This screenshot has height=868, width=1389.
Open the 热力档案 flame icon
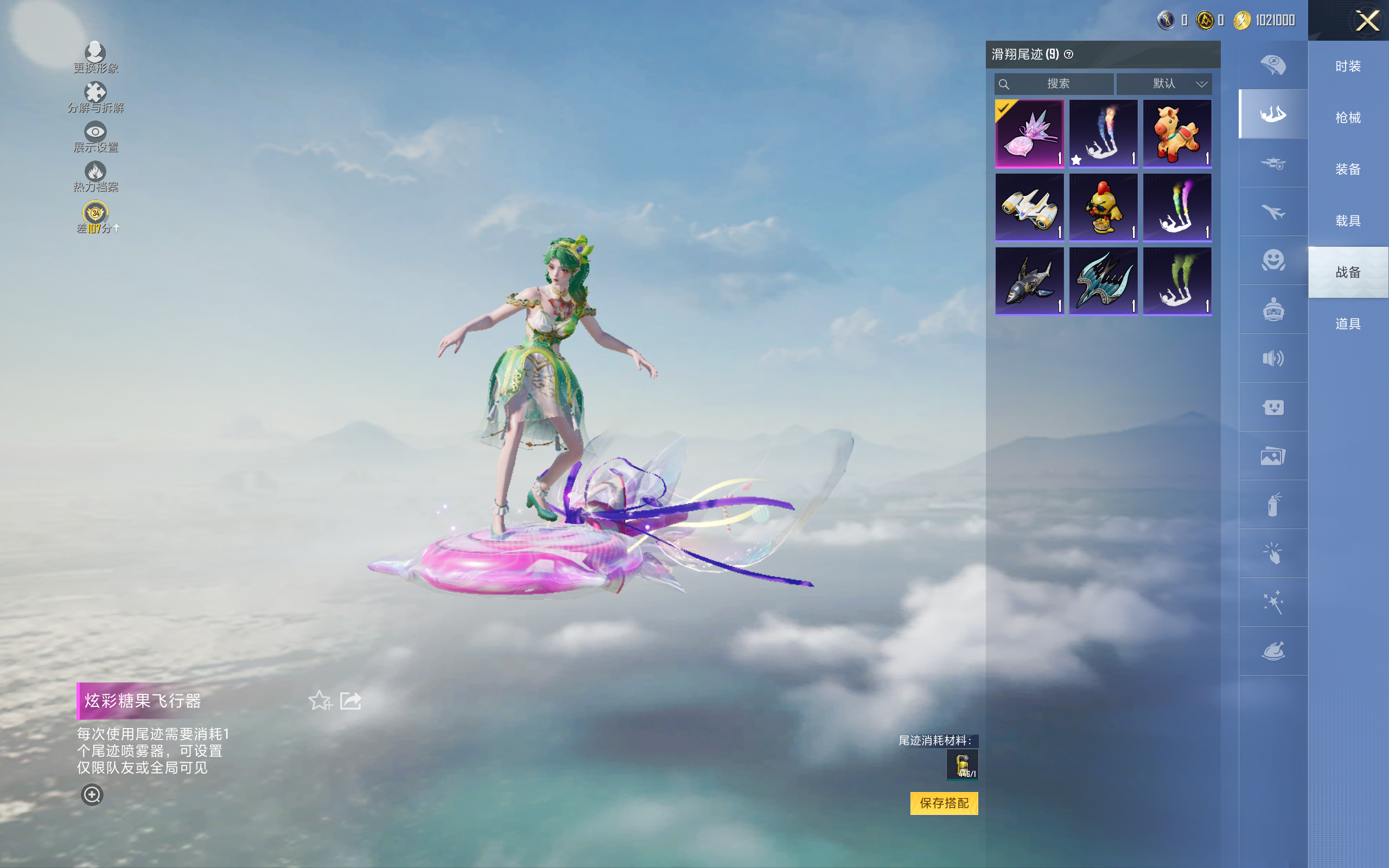coord(95,176)
